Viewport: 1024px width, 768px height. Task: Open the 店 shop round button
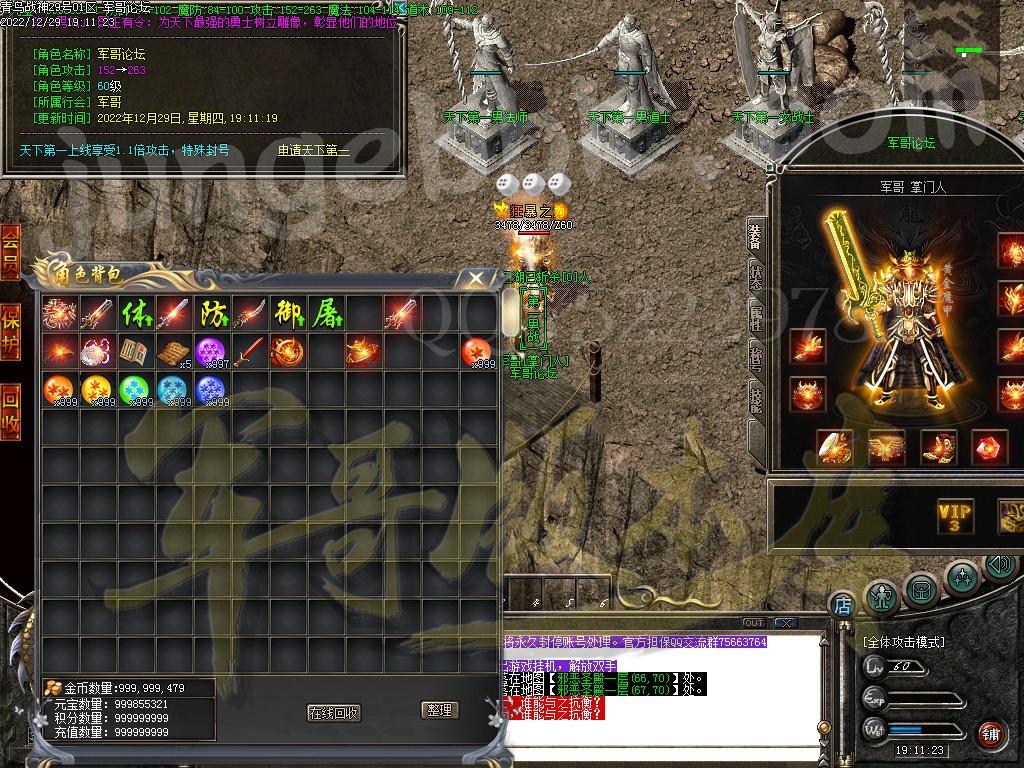point(842,604)
